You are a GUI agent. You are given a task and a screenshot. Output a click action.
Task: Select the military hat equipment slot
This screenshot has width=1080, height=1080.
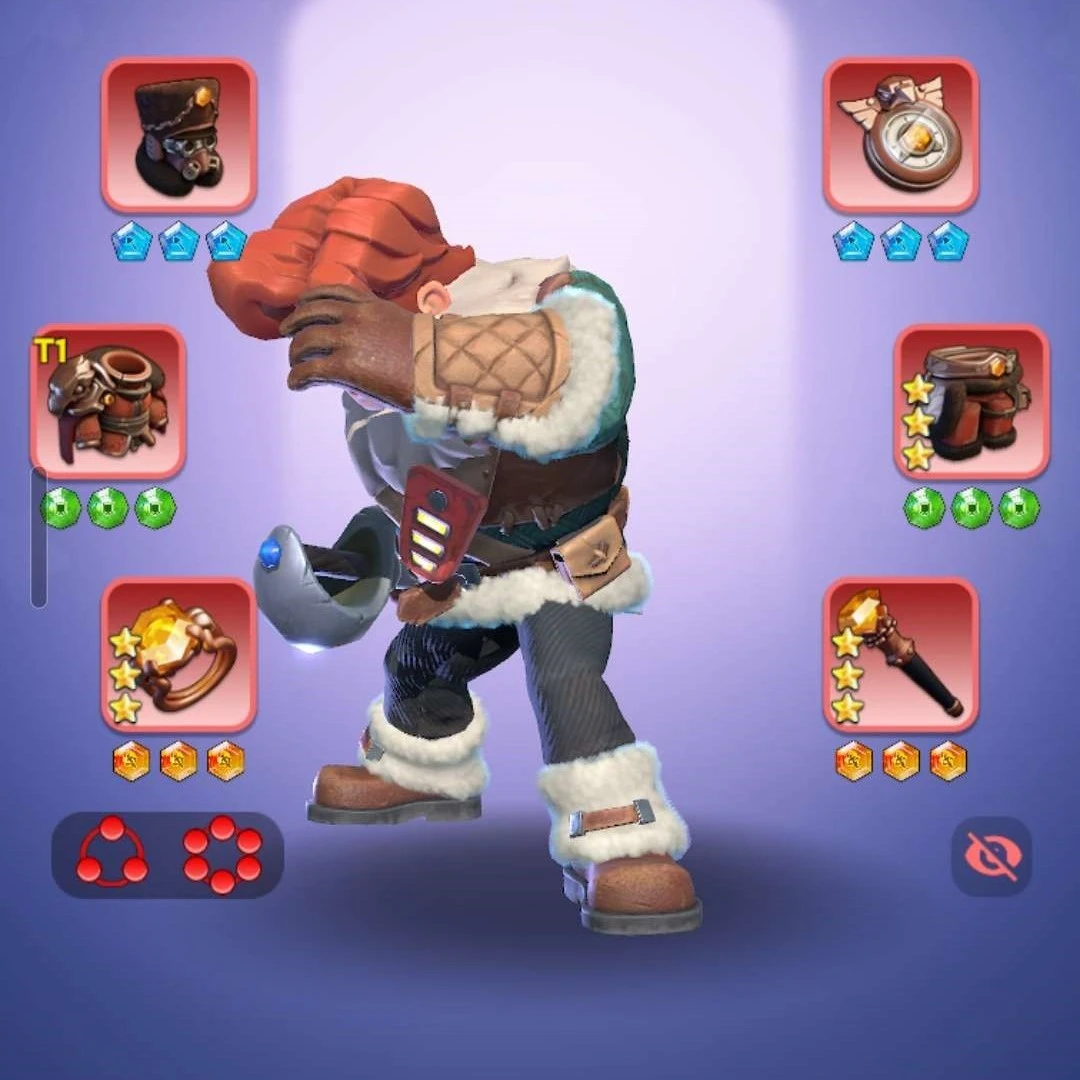click(179, 135)
